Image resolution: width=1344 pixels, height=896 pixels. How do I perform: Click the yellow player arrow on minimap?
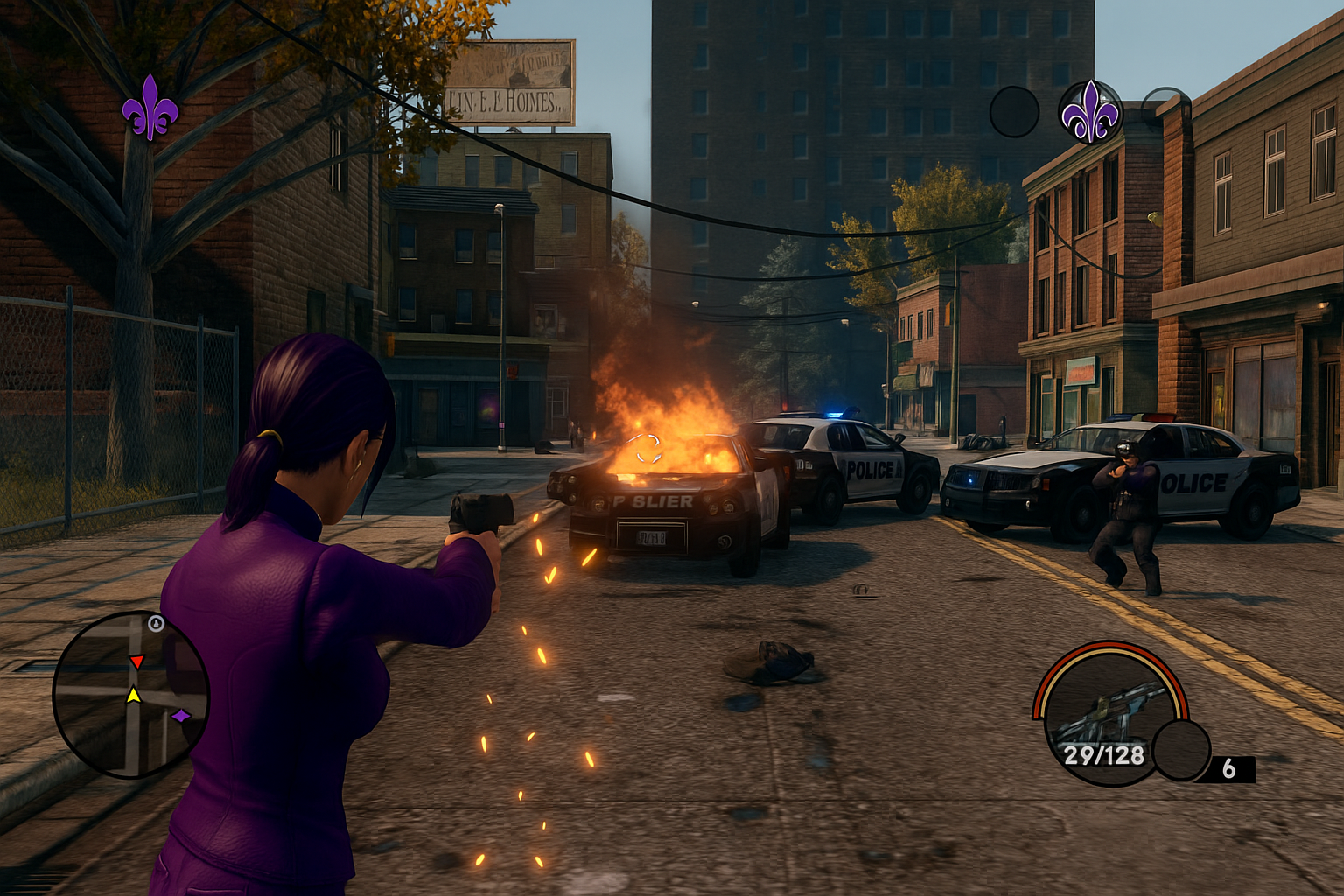pos(133,695)
